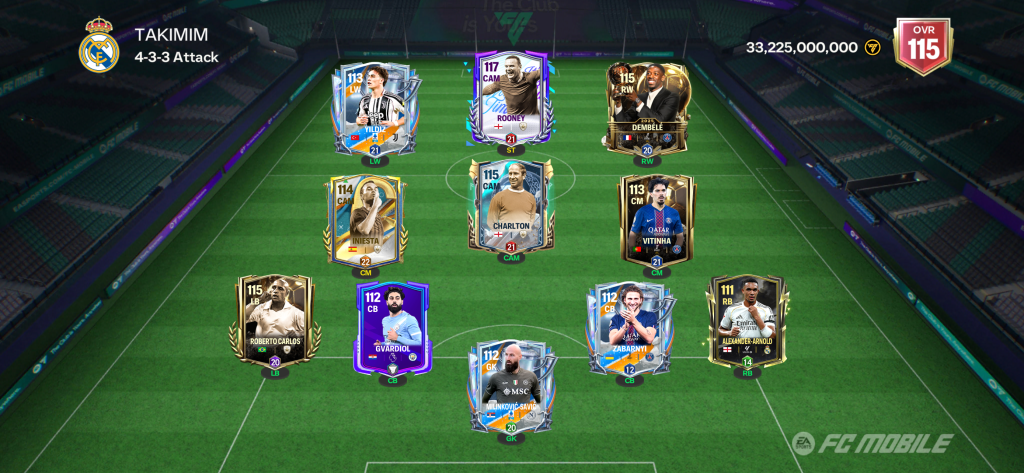Choose the Rooney striker card
This screenshot has height=473, width=1024.
[x=508, y=98]
